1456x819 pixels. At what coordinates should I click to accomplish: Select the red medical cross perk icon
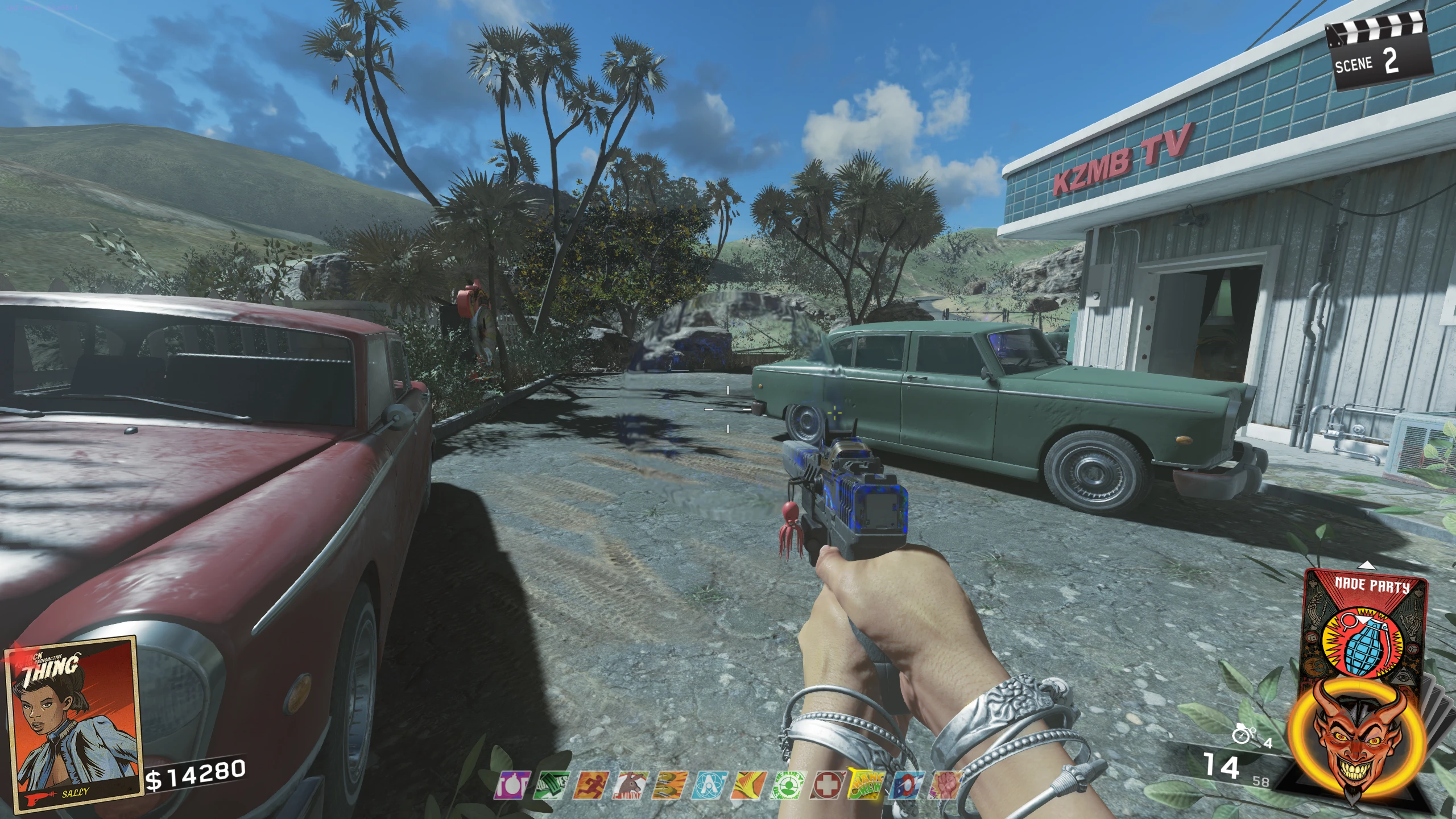(827, 785)
